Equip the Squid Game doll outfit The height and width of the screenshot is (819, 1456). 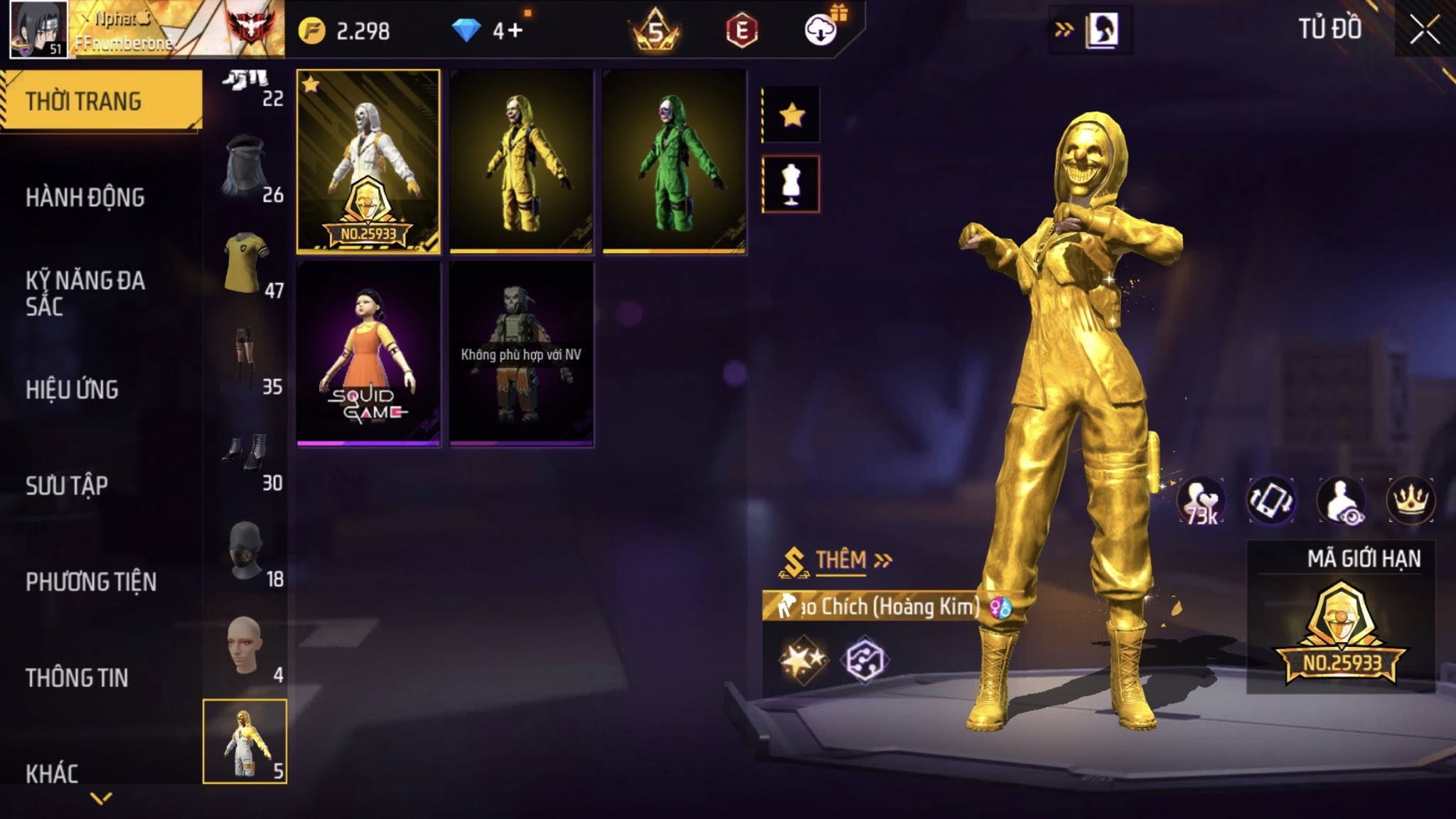coord(368,353)
